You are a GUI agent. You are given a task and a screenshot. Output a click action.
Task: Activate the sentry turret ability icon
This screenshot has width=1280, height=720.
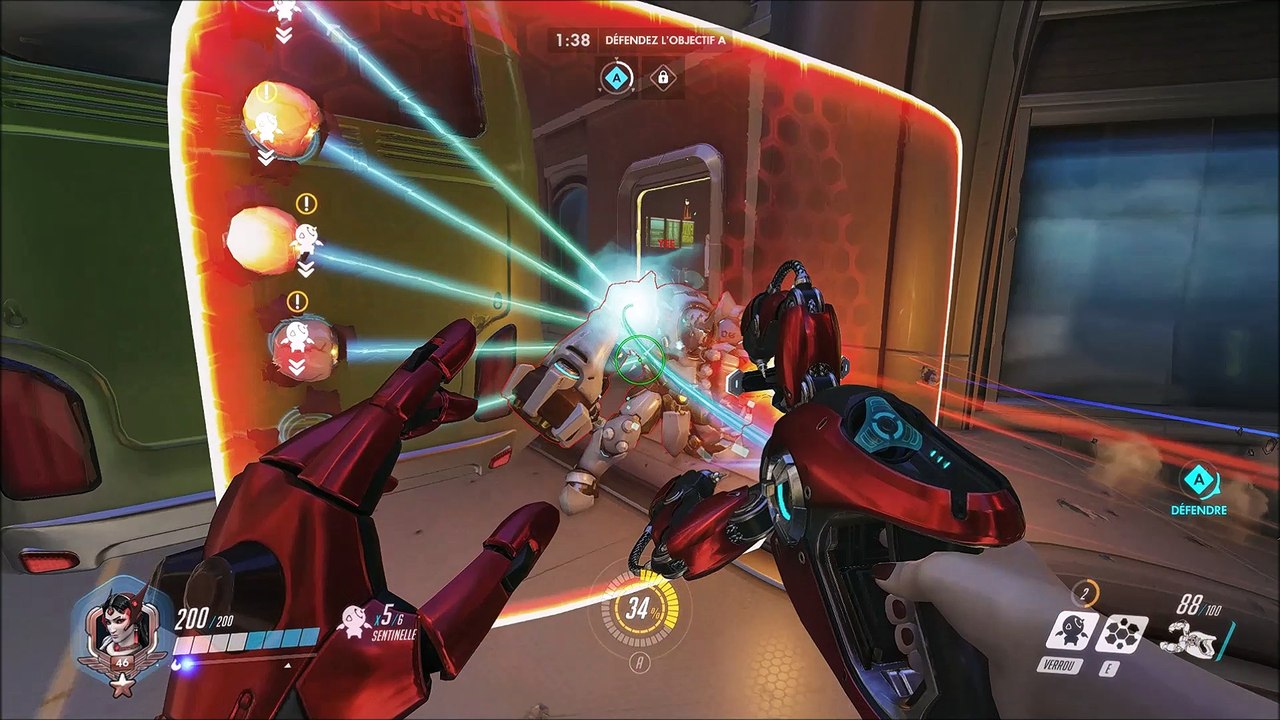(1072, 632)
